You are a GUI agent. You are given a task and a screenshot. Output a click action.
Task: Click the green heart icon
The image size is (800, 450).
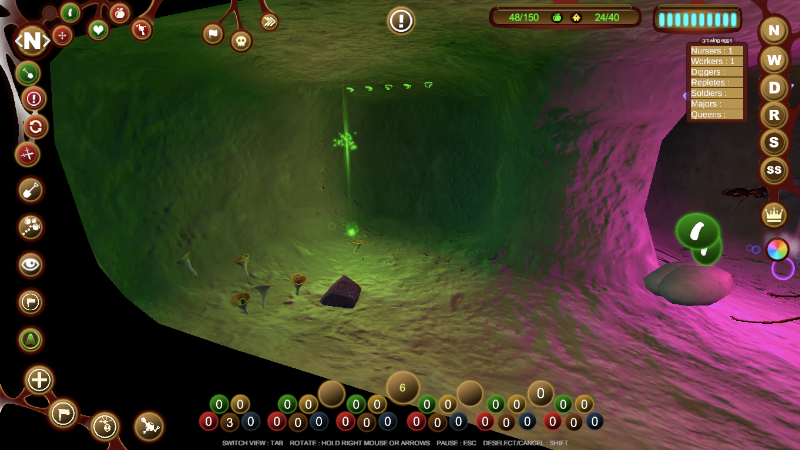(x=98, y=30)
